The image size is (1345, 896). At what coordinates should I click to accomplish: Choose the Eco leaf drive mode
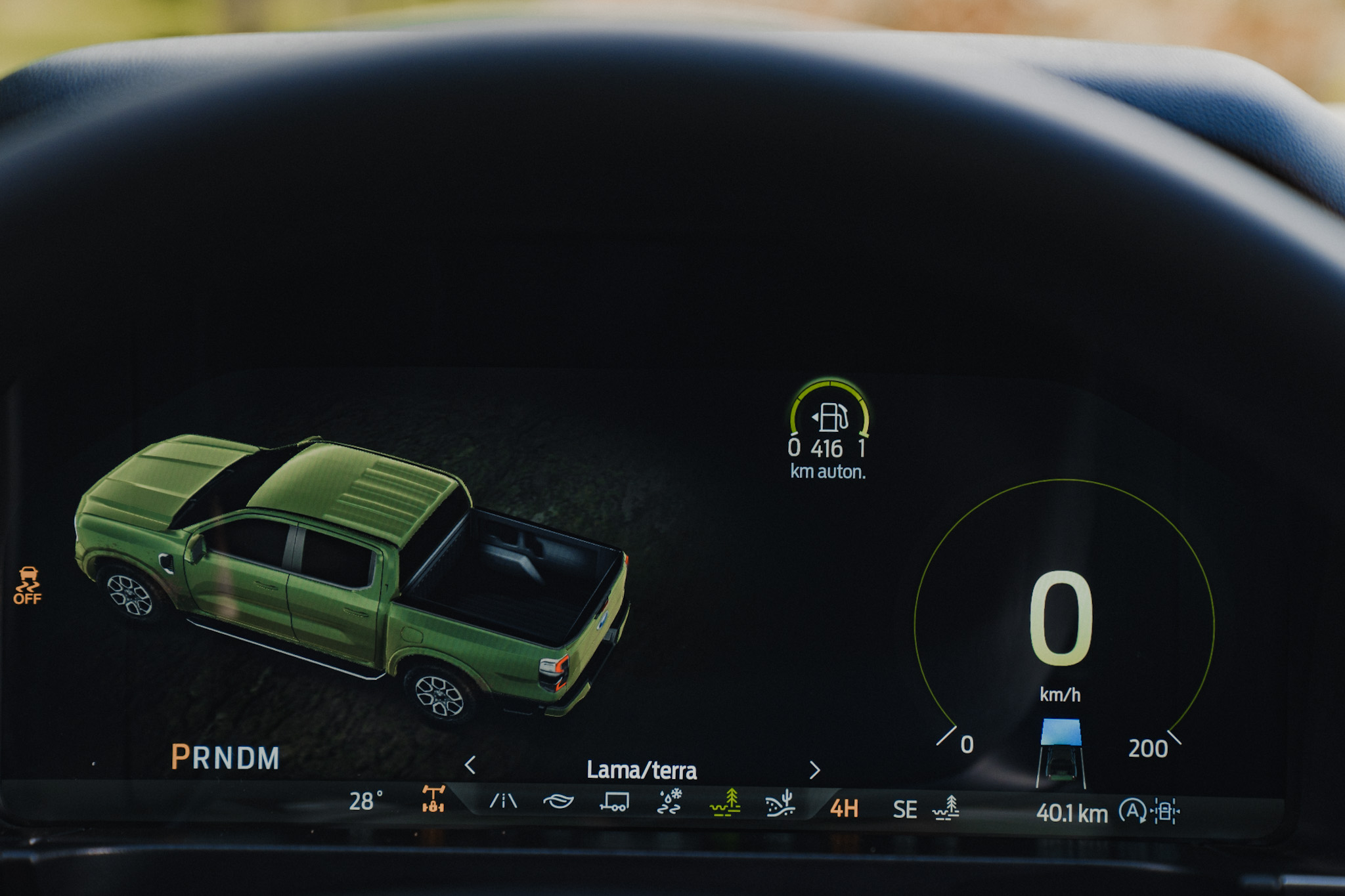click(x=558, y=801)
